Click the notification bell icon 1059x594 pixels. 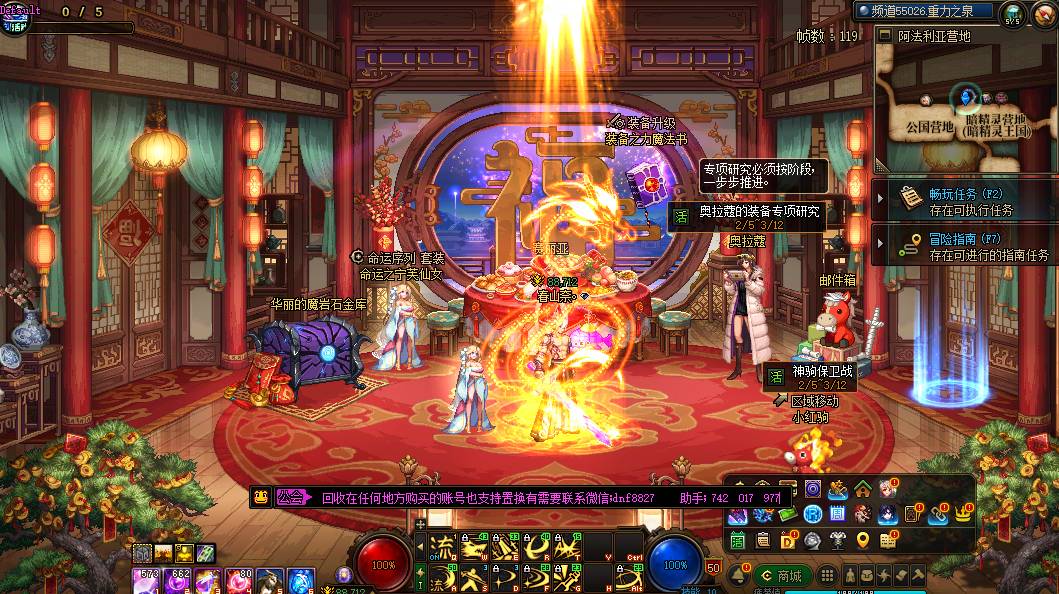738,576
